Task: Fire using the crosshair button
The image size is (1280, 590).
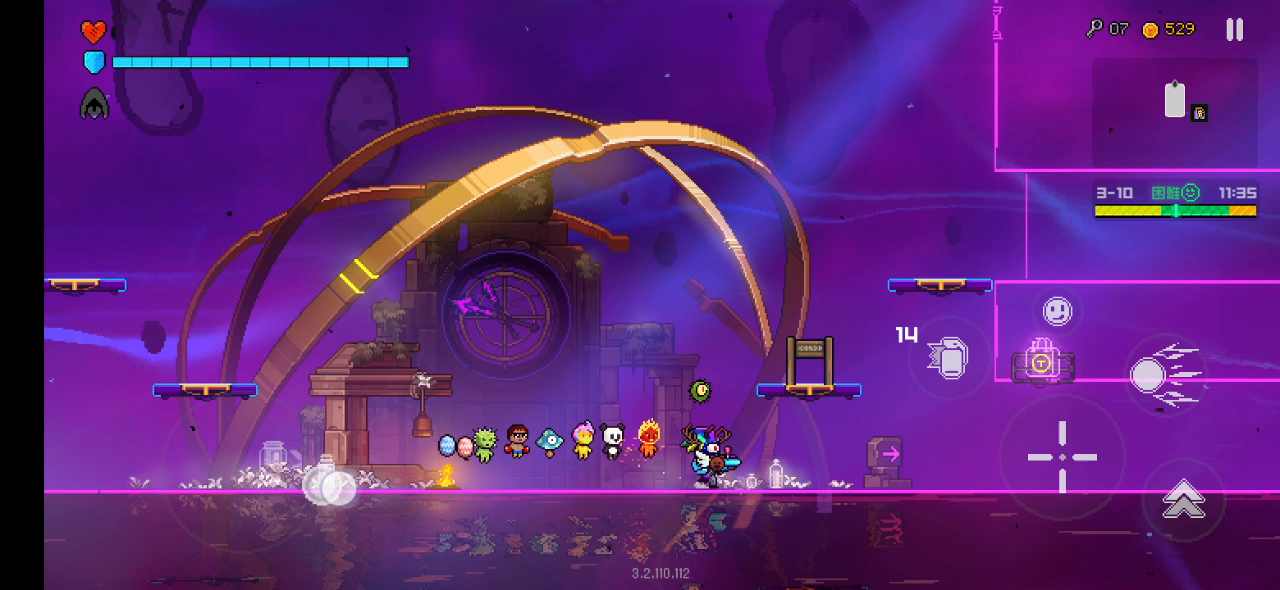Action: tap(1062, 457)
